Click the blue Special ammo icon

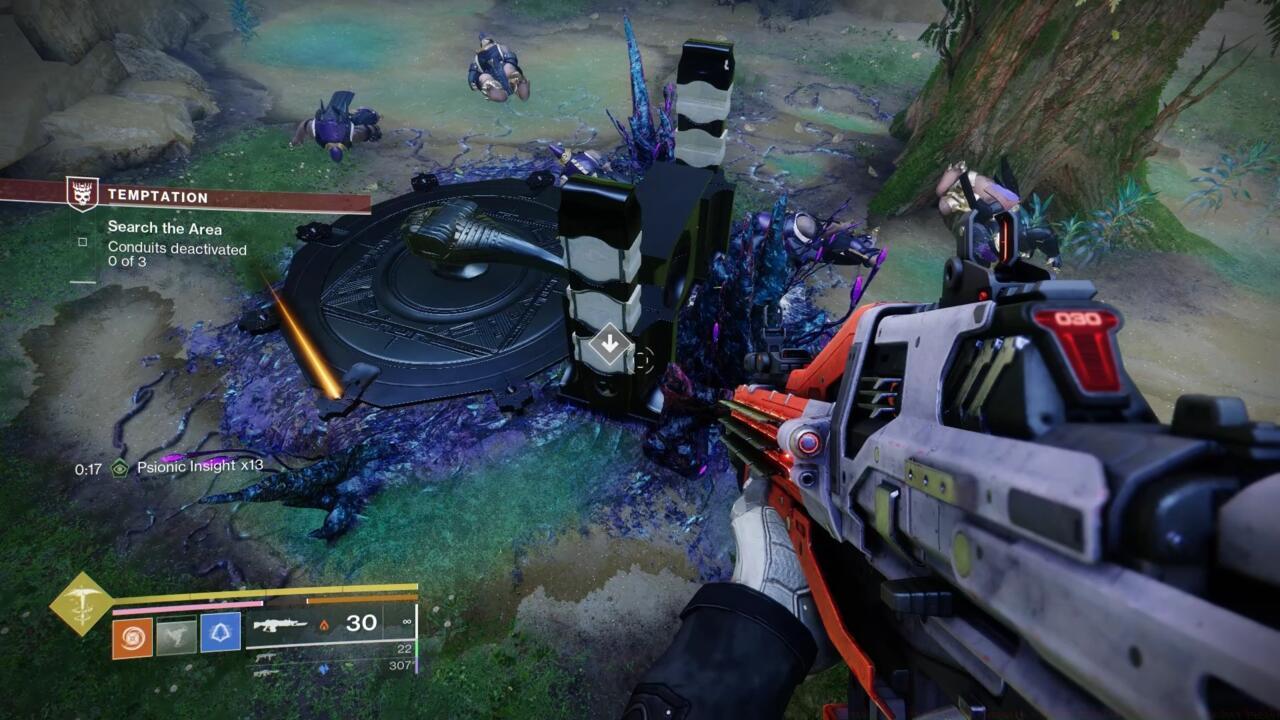tap(324, 668)
